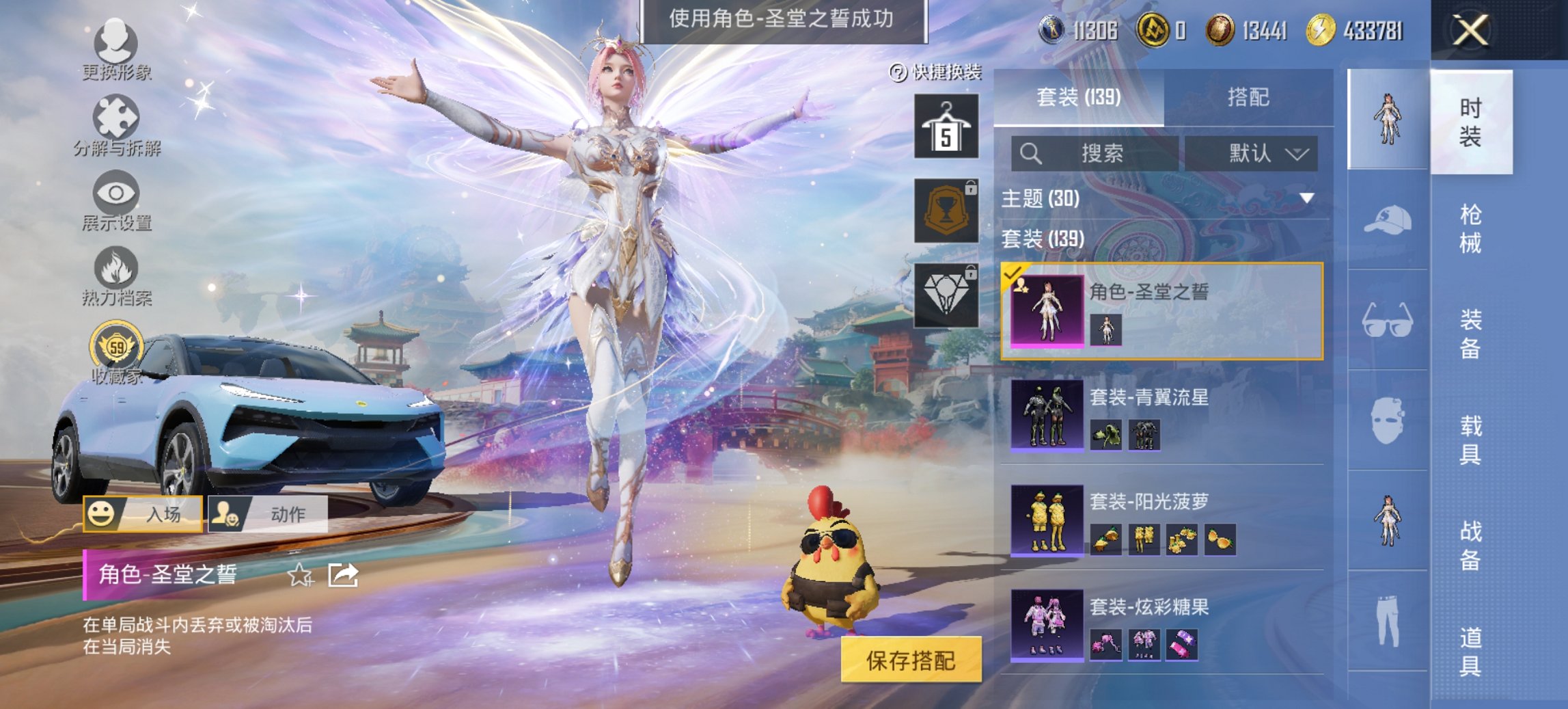
Task: Click the 搜索 search input field
Action: point(1093,154)
